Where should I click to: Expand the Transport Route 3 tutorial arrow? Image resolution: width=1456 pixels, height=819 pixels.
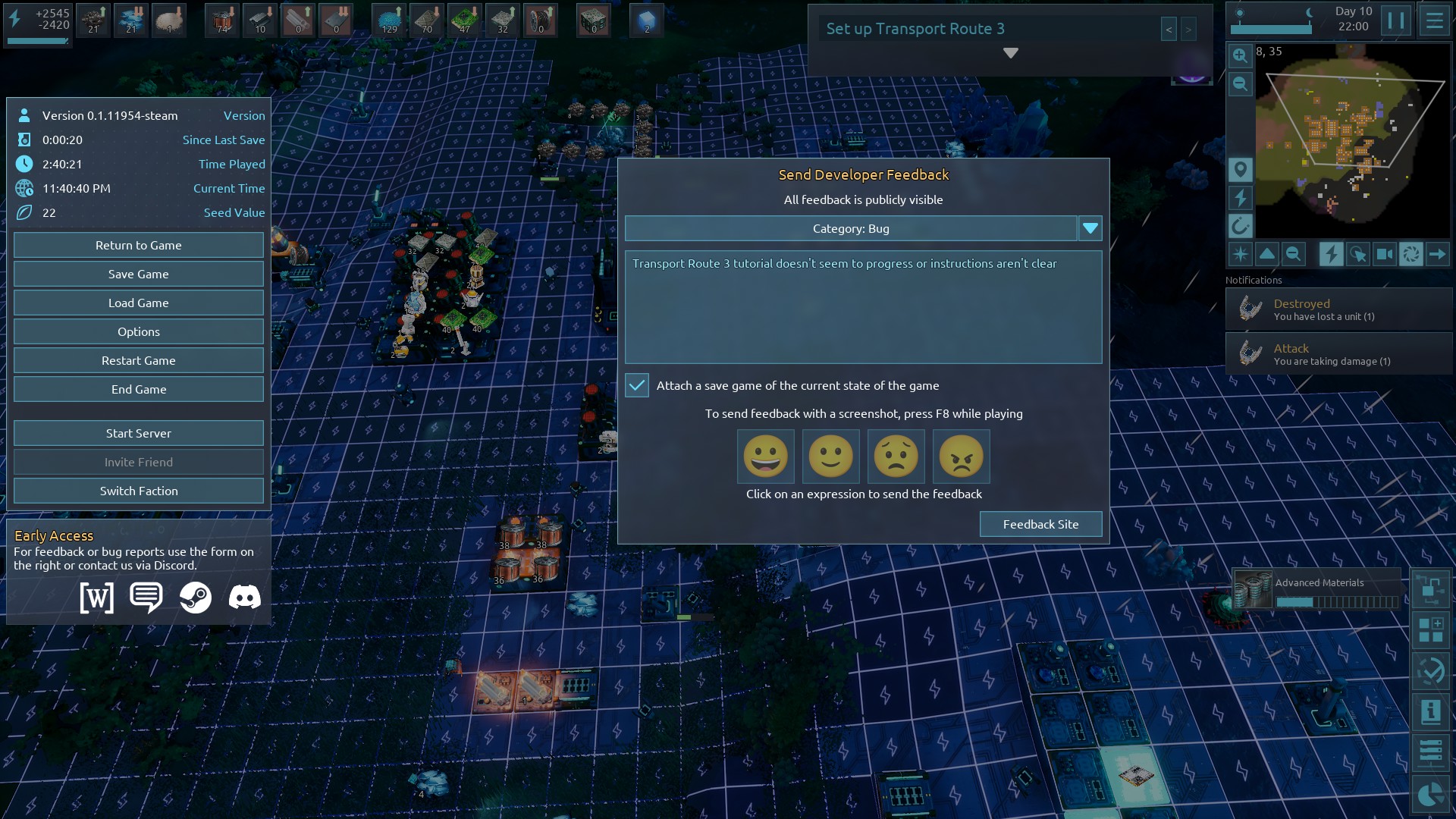(1010, 53)
